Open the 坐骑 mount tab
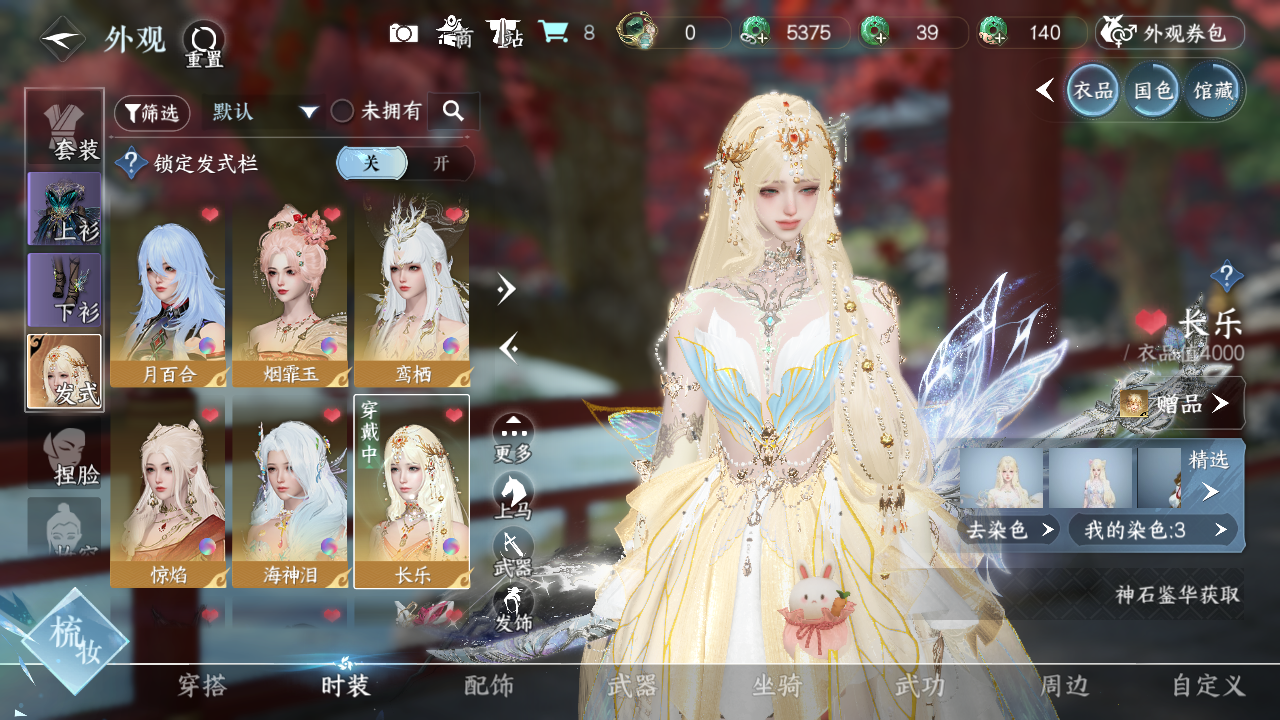 (x=777, y=686)
